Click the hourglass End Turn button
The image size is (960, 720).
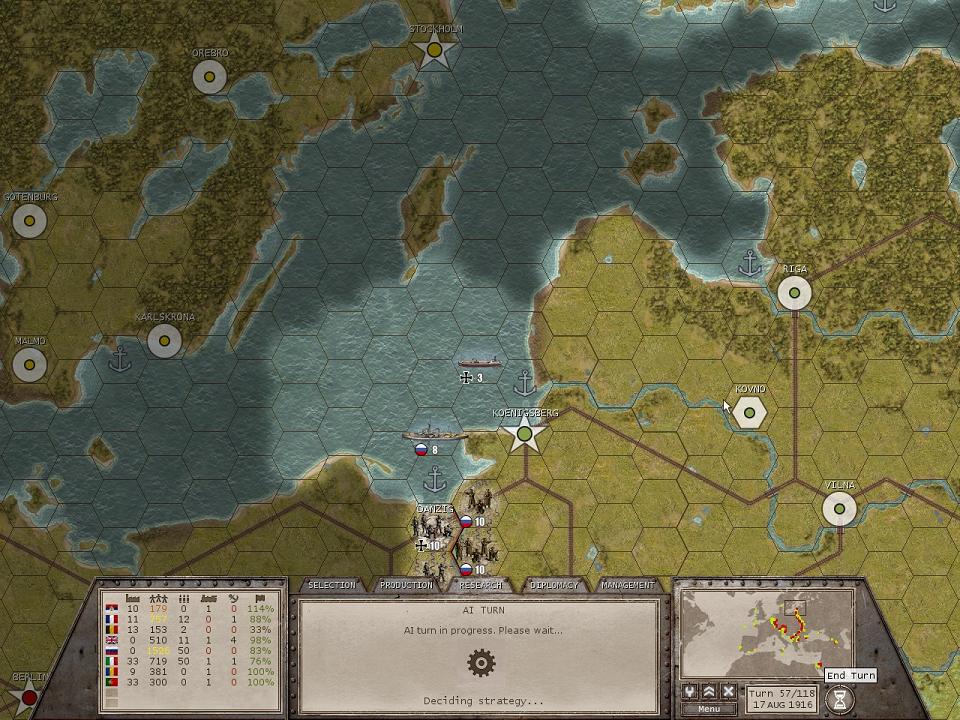point(841,698)
